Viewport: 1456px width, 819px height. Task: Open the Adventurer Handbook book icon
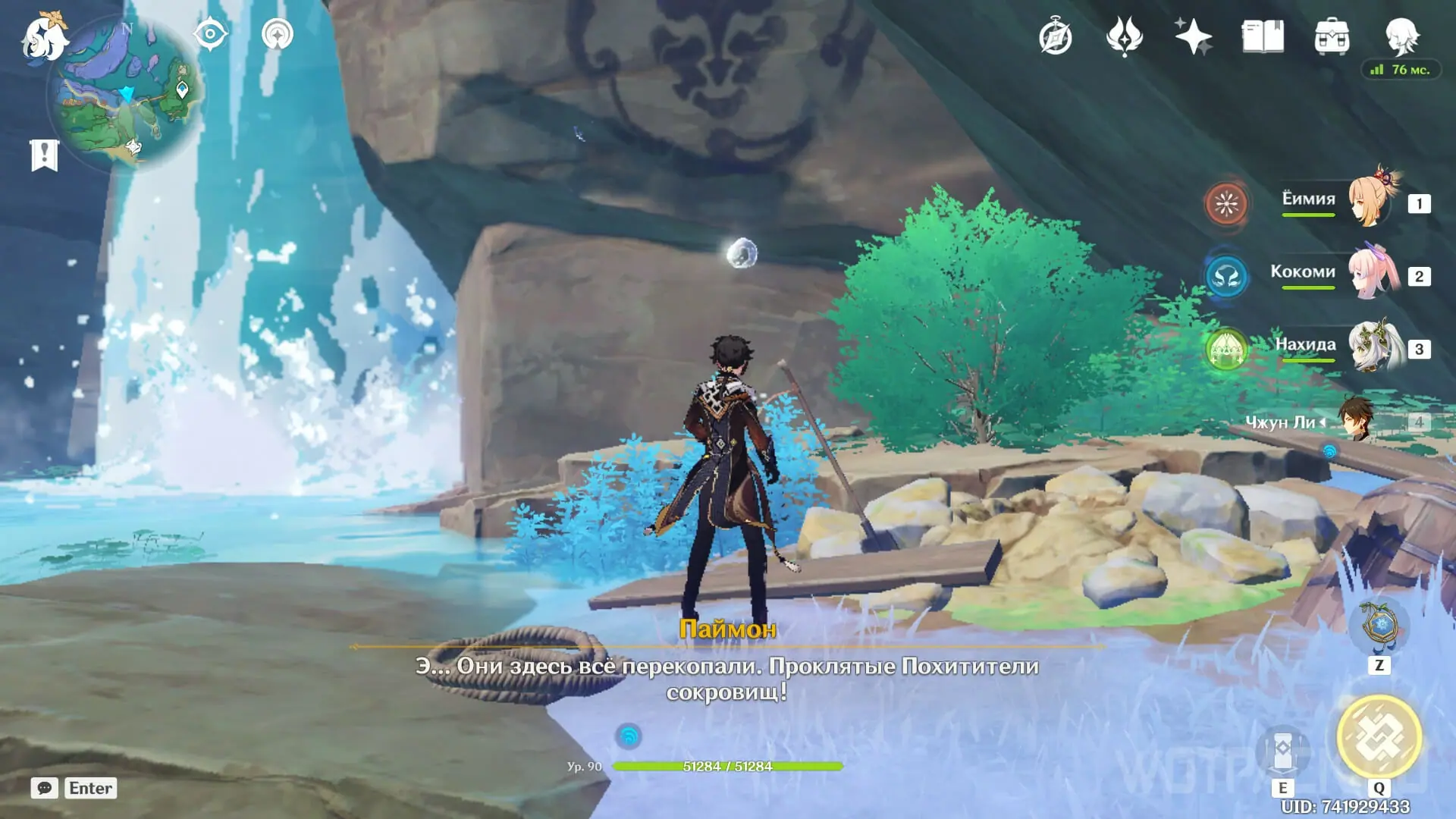pyautogui.click(x=1263, y=36)
